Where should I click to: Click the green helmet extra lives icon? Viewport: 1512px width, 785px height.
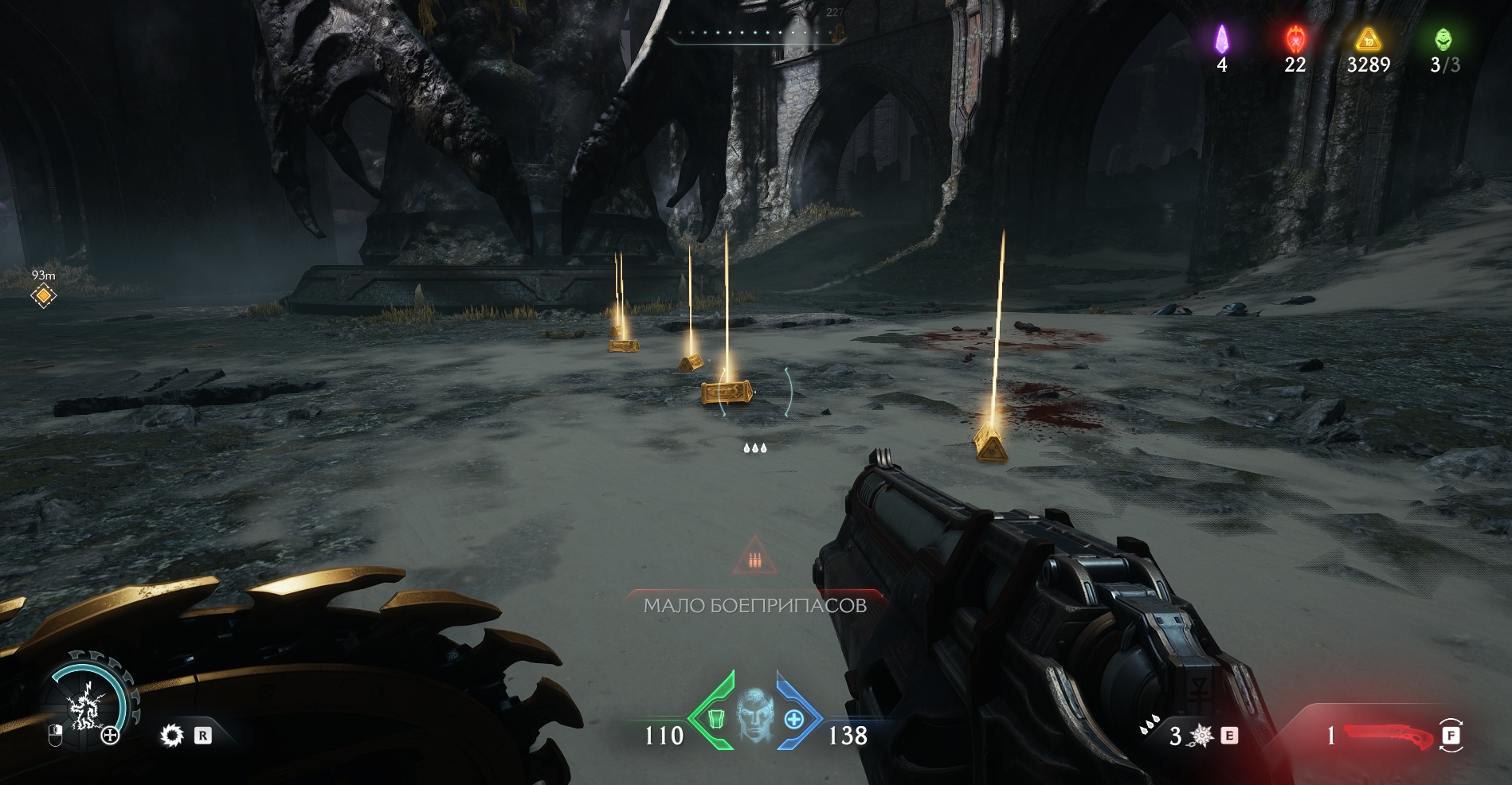pos(1443,38)
